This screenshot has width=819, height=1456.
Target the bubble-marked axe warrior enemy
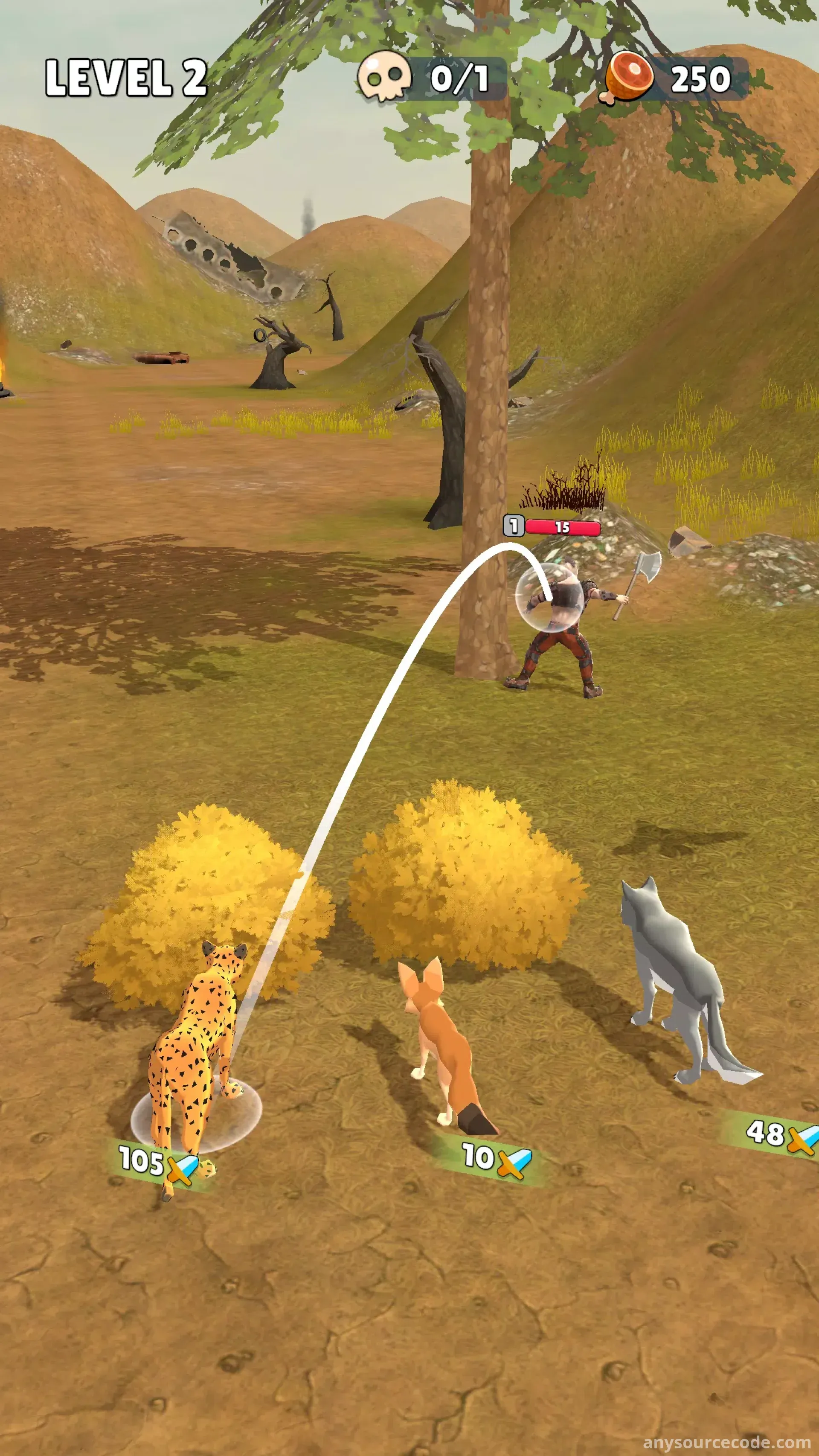coord(557,622)
